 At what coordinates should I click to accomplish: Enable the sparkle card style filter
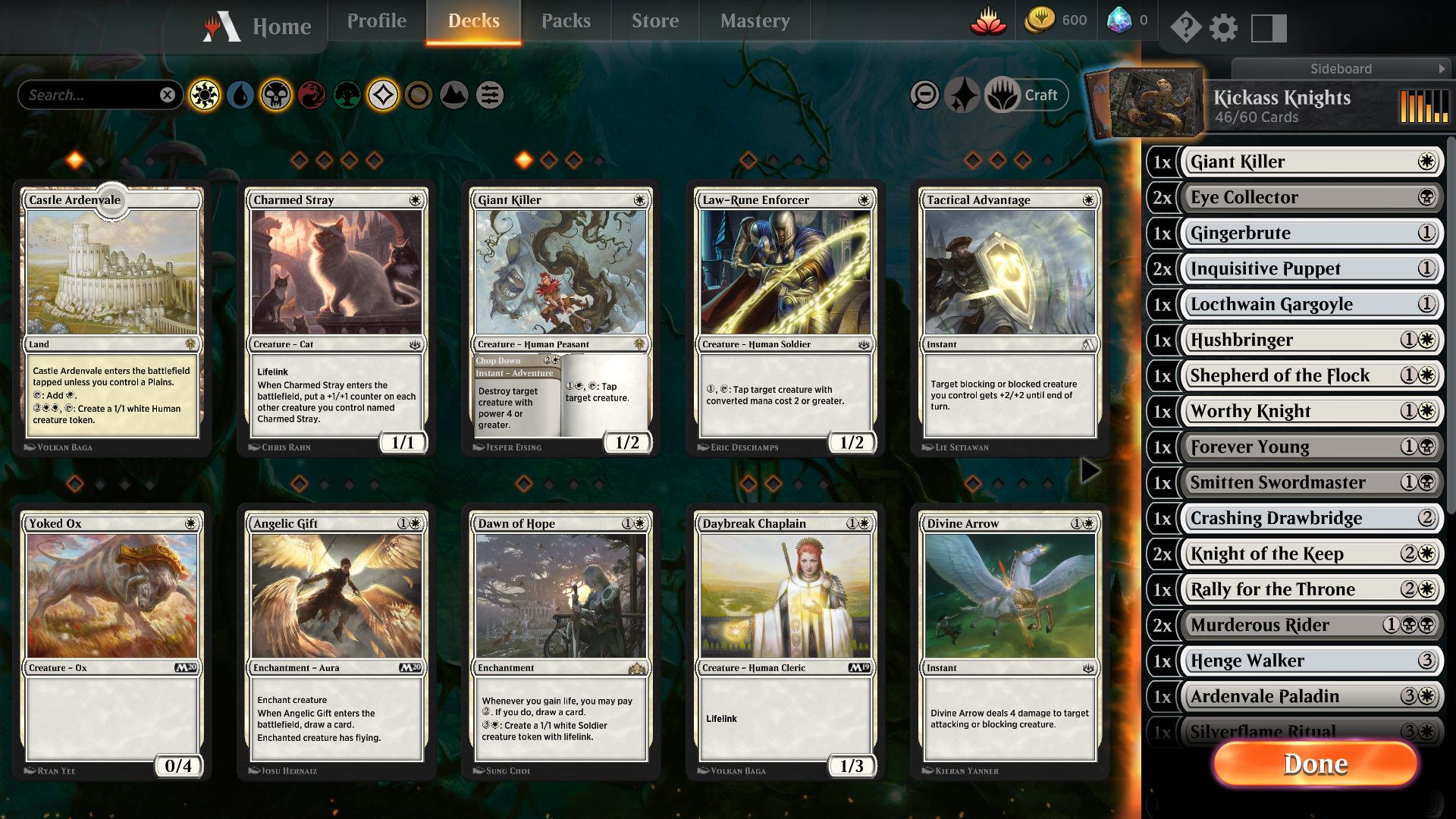pos(962,95)
